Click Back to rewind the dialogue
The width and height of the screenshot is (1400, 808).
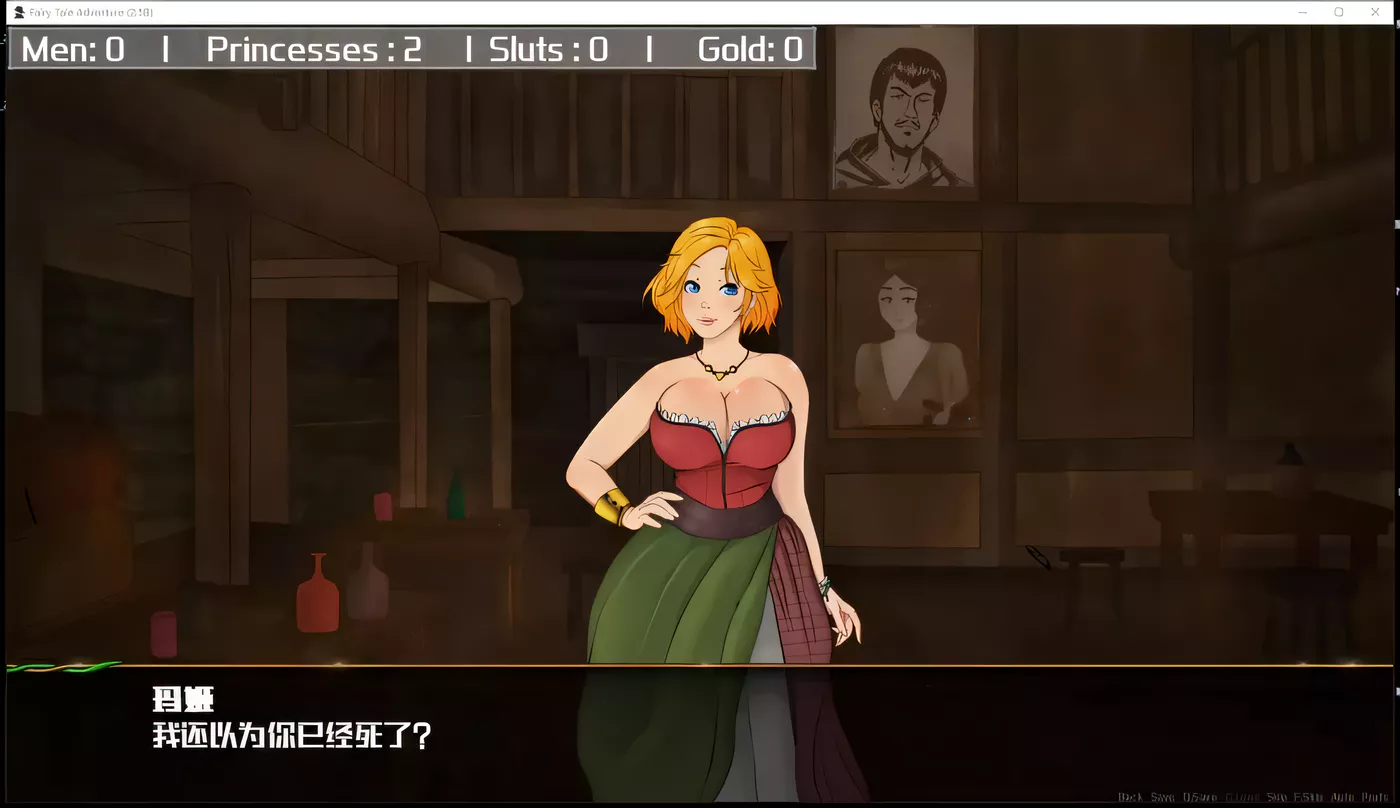pyautogui.click(x=1131, y=797)
